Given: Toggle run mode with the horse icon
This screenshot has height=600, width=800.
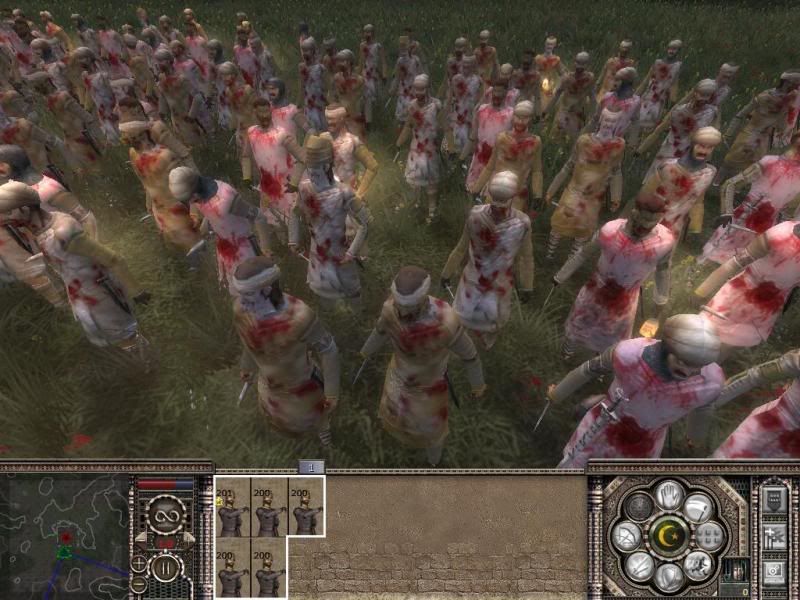Looking at the screenshot, I should click(x=699, y=565).
